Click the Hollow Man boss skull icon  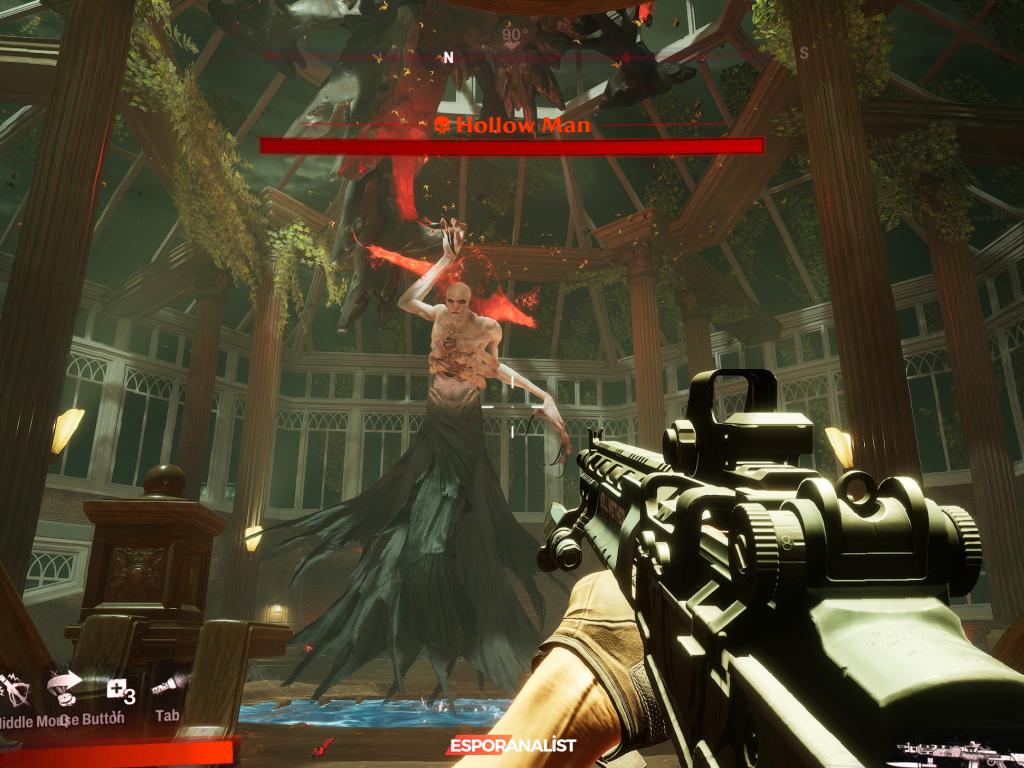(440, 126)
